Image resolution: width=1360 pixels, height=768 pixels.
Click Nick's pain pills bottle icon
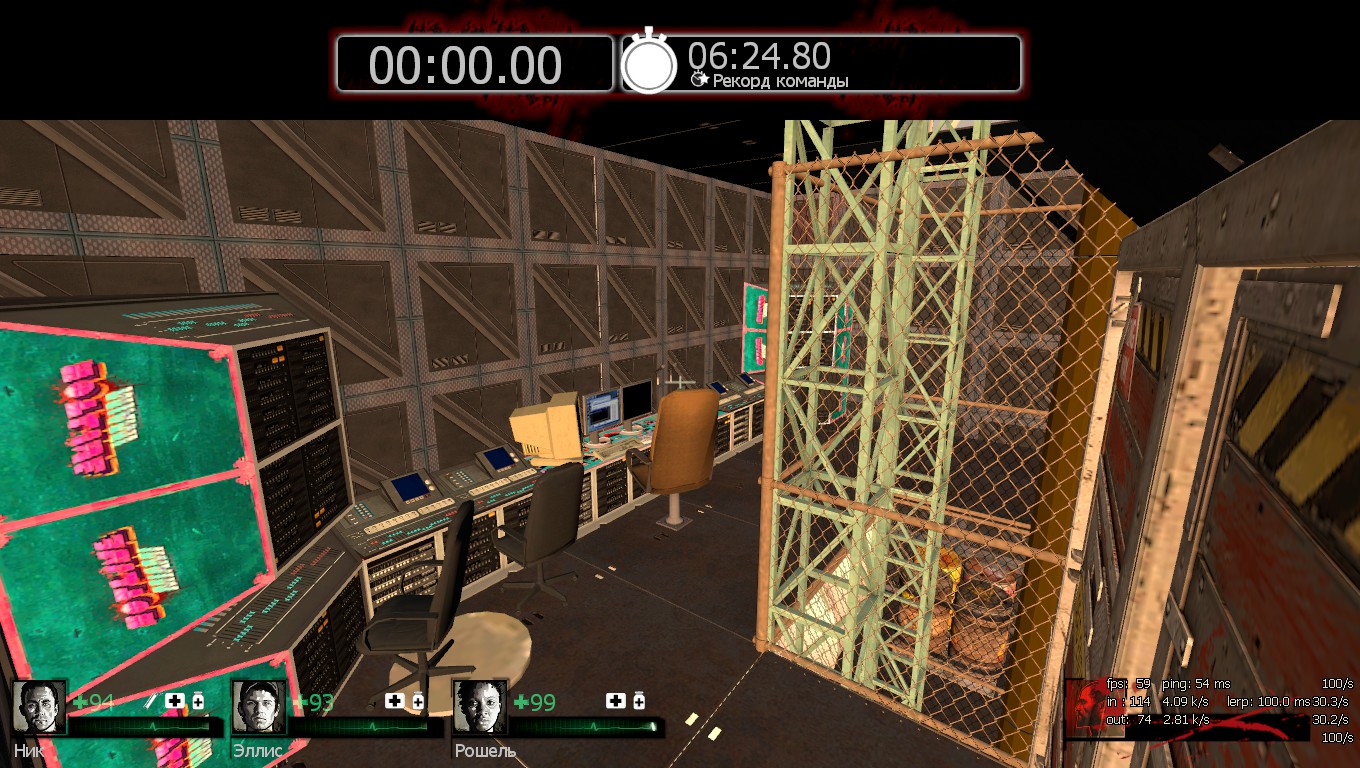pyautogui.click(x=198, y=701)
